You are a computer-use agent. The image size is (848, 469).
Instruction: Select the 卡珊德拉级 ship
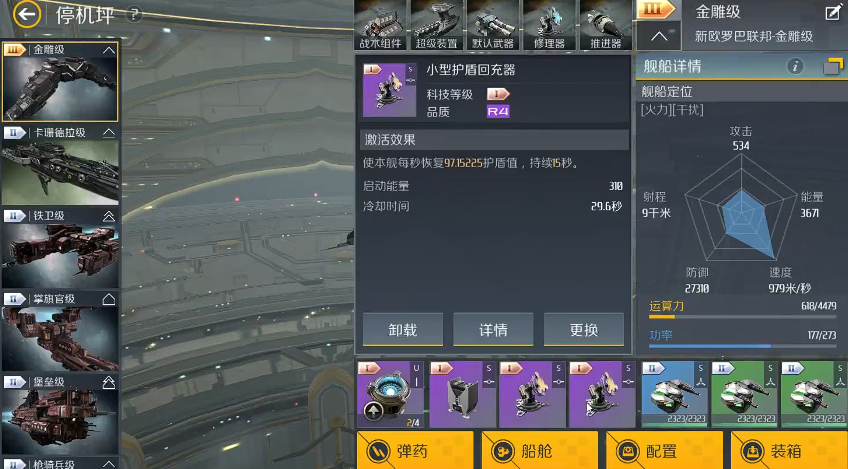pyautogui.click(x=60, y=168)
